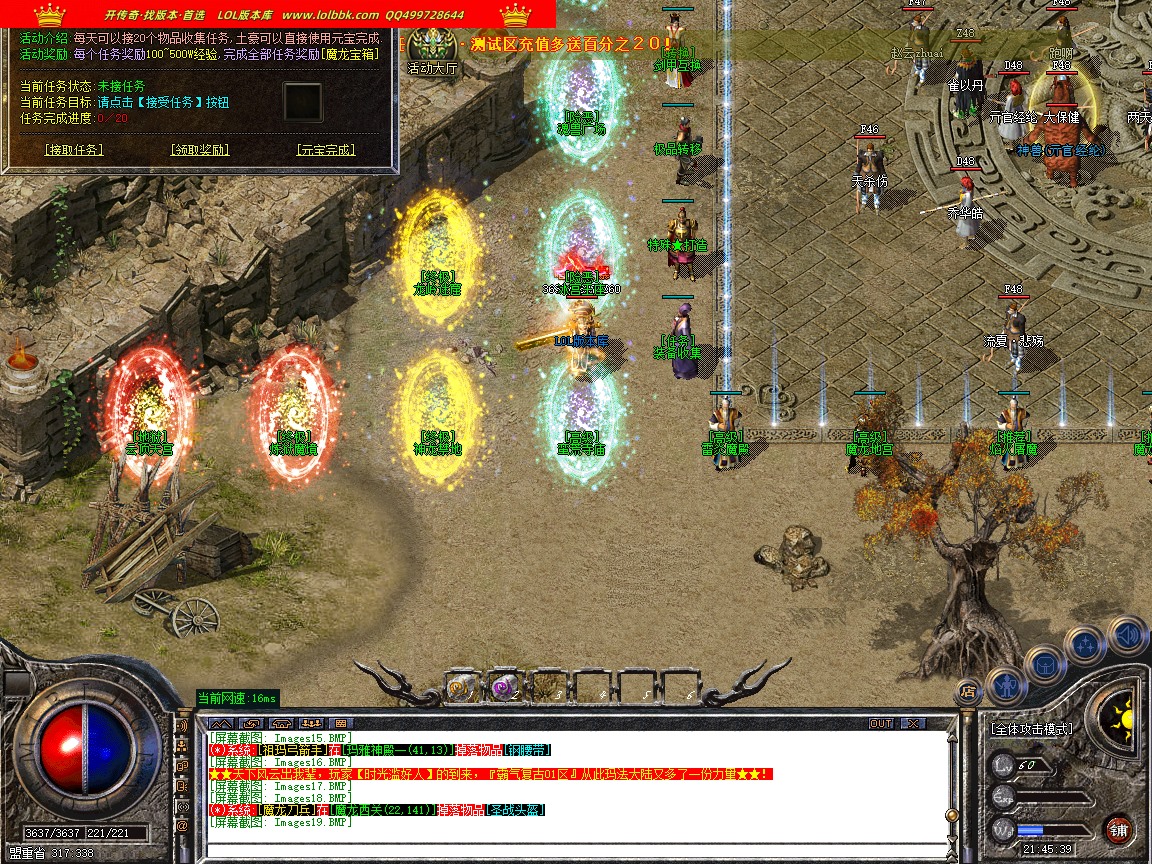This screenshot has height=864, width=1152.
Task: Open the skills sparkle round icon
Action: coord(1085,643)
